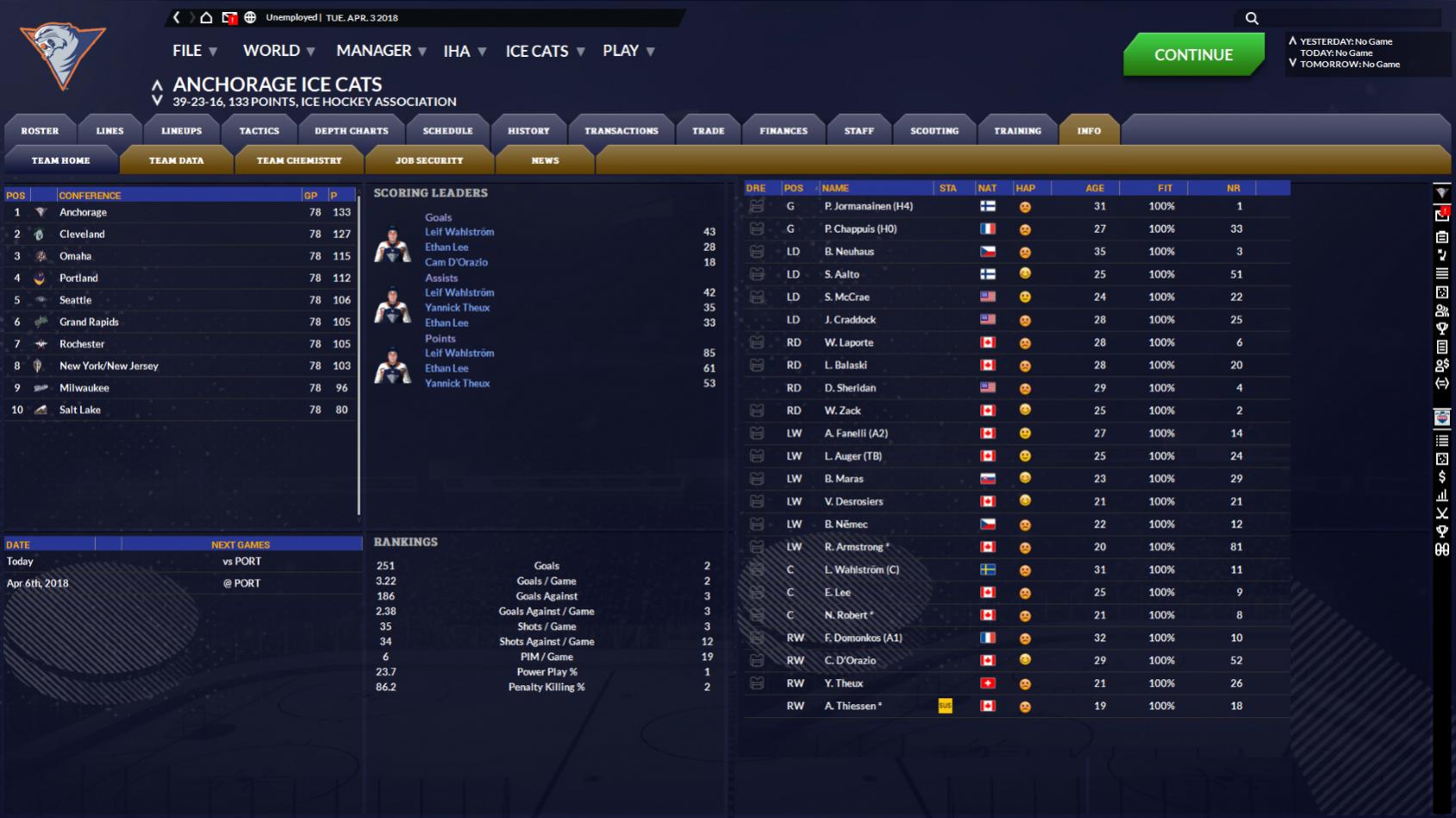Open the SCHEDULE tab
The image size is (1456, 818).
pyautogui.click(x=447, y=131)
